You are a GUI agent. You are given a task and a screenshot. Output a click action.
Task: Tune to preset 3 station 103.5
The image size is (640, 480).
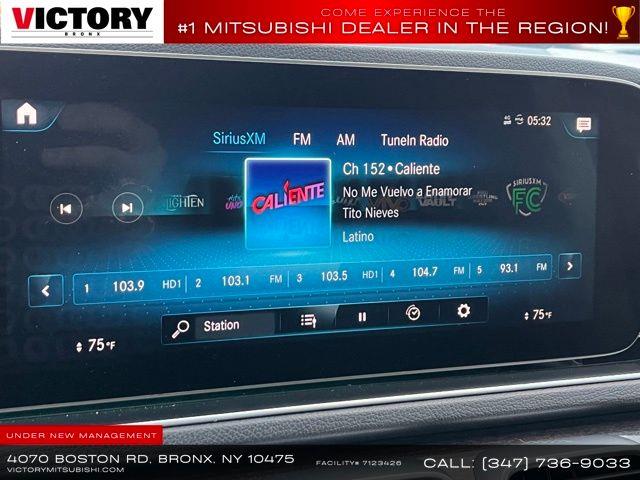[x=333, y=276]
